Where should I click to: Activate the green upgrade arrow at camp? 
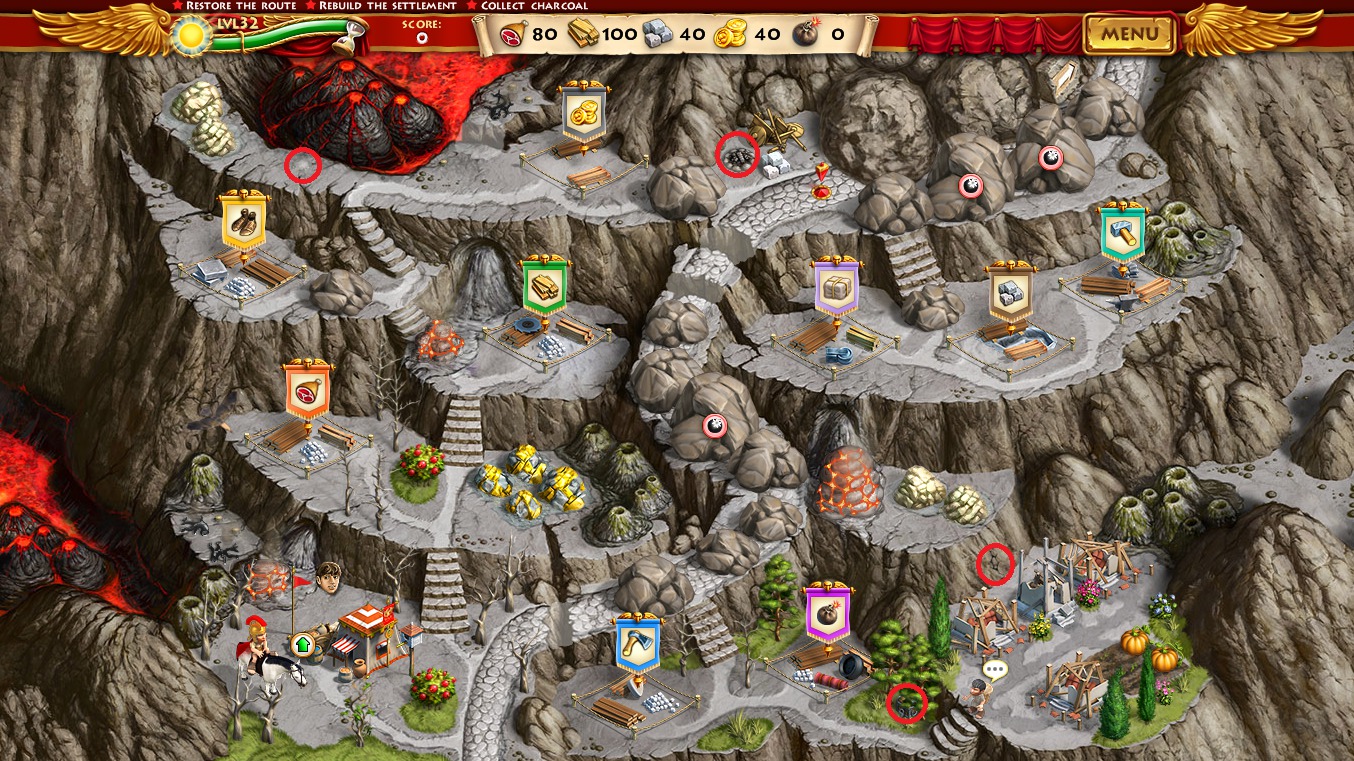302,644
